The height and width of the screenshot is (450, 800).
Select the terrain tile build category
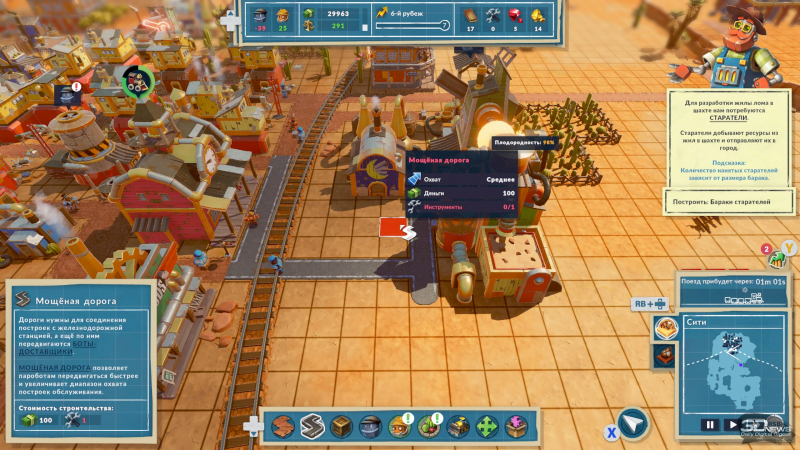pos(283,426)
